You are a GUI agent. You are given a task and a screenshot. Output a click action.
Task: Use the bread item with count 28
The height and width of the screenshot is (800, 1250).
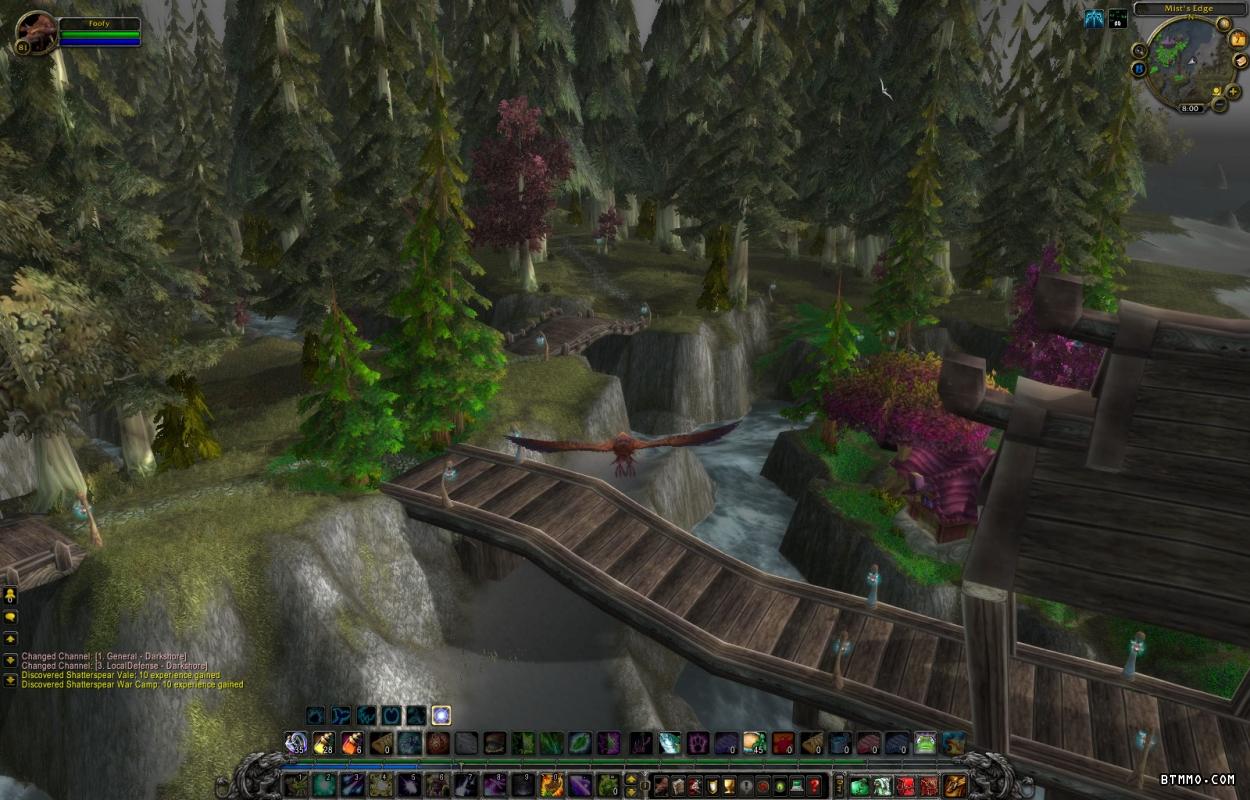tap(323, 743)
